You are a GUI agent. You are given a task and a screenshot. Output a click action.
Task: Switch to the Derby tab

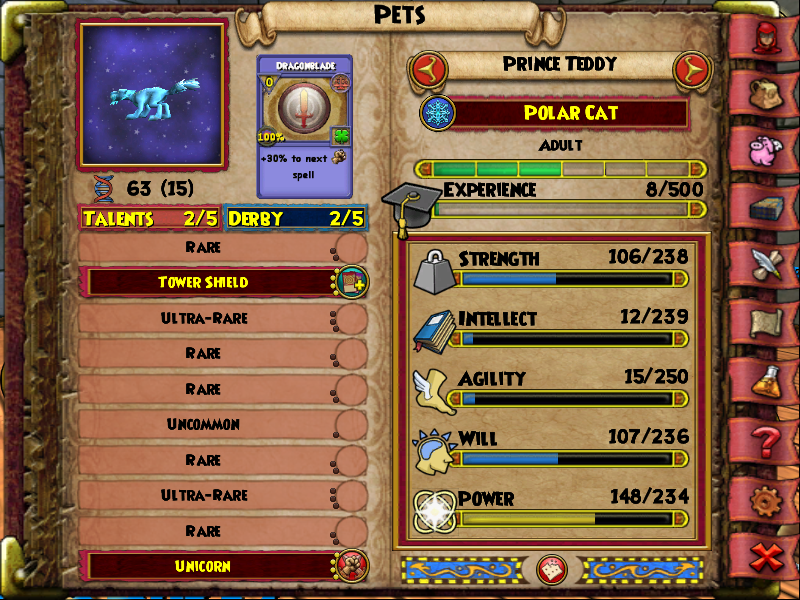pos(295,218)
